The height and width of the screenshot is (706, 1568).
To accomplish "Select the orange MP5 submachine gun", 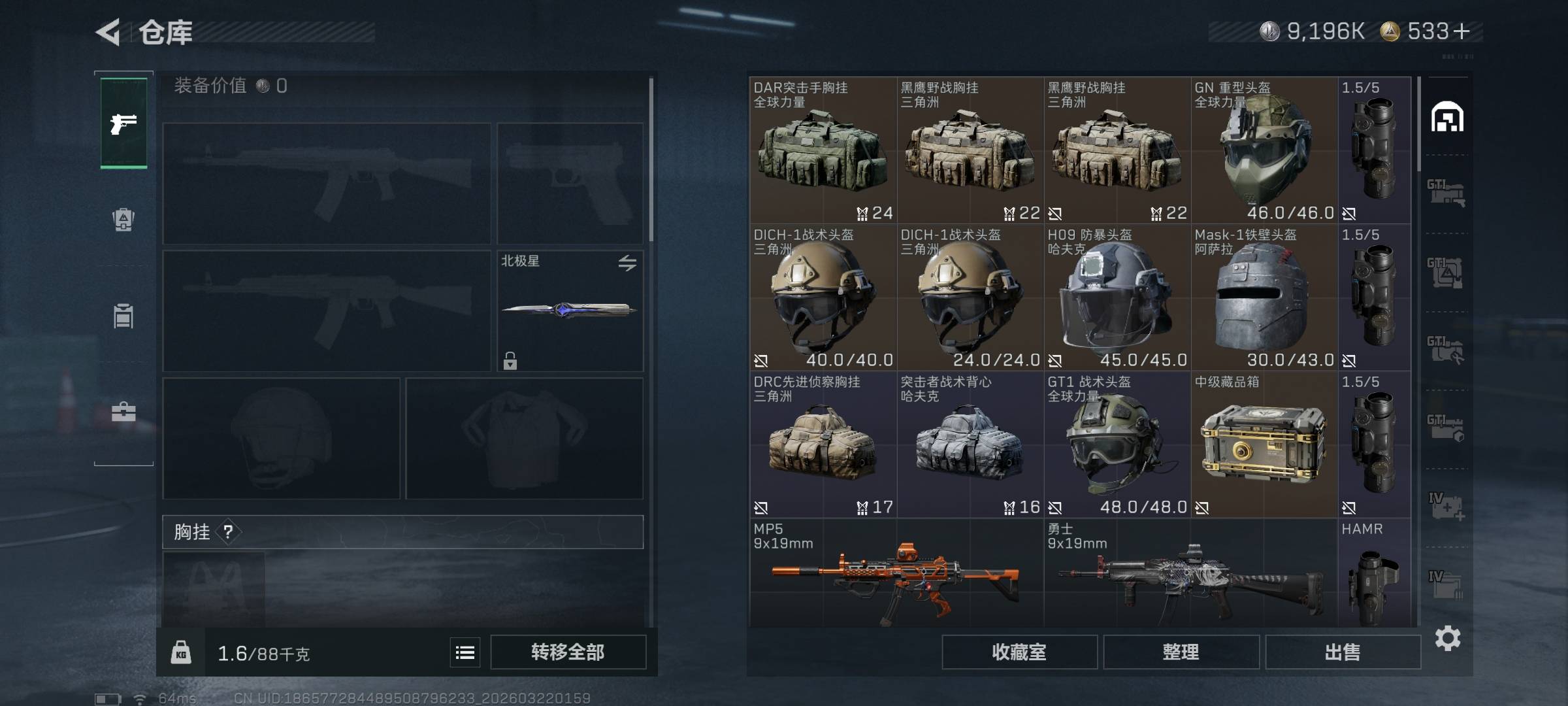I will (896, 575).
